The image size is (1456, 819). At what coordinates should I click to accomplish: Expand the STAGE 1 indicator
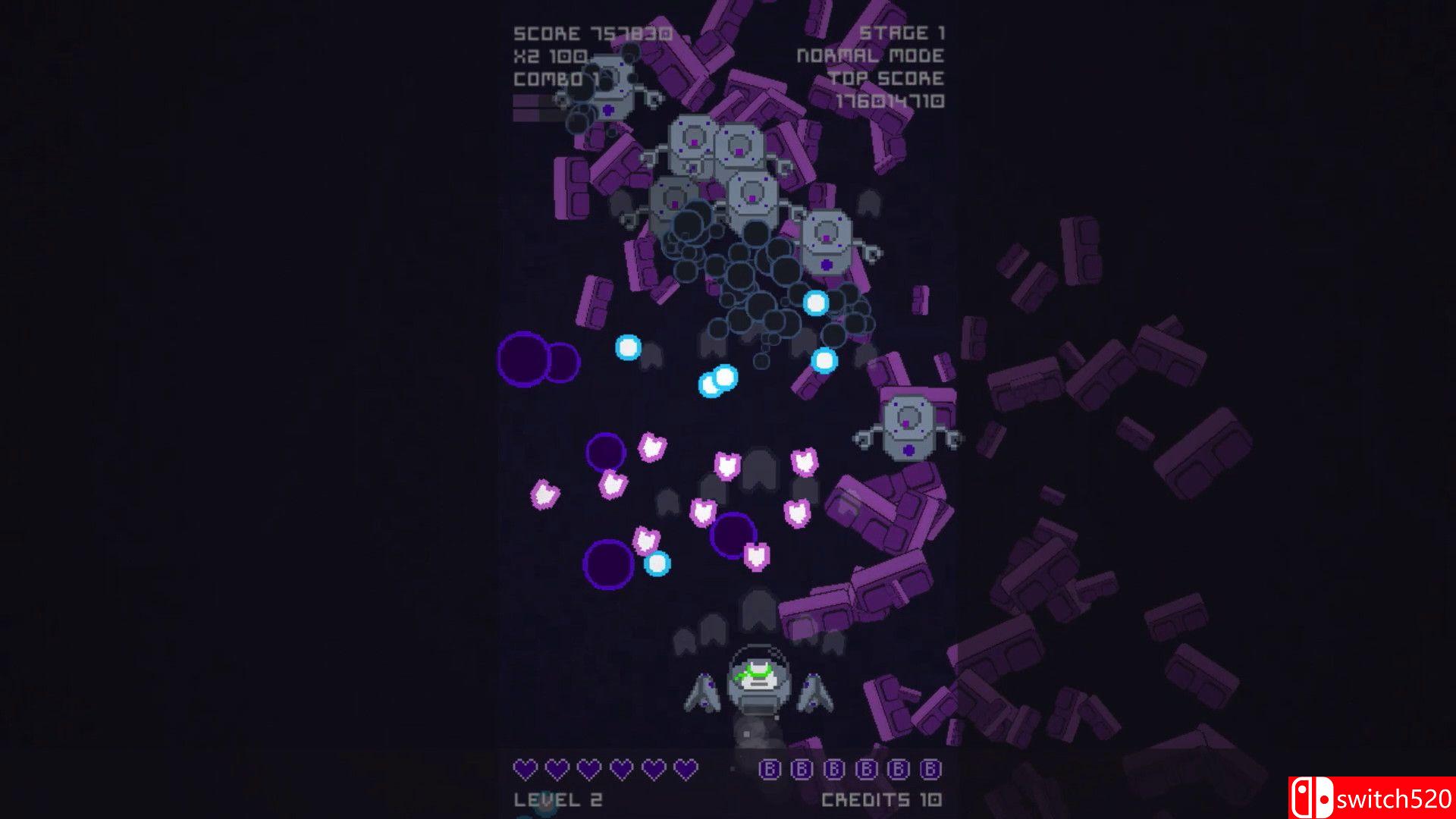(x=902, y=32)
